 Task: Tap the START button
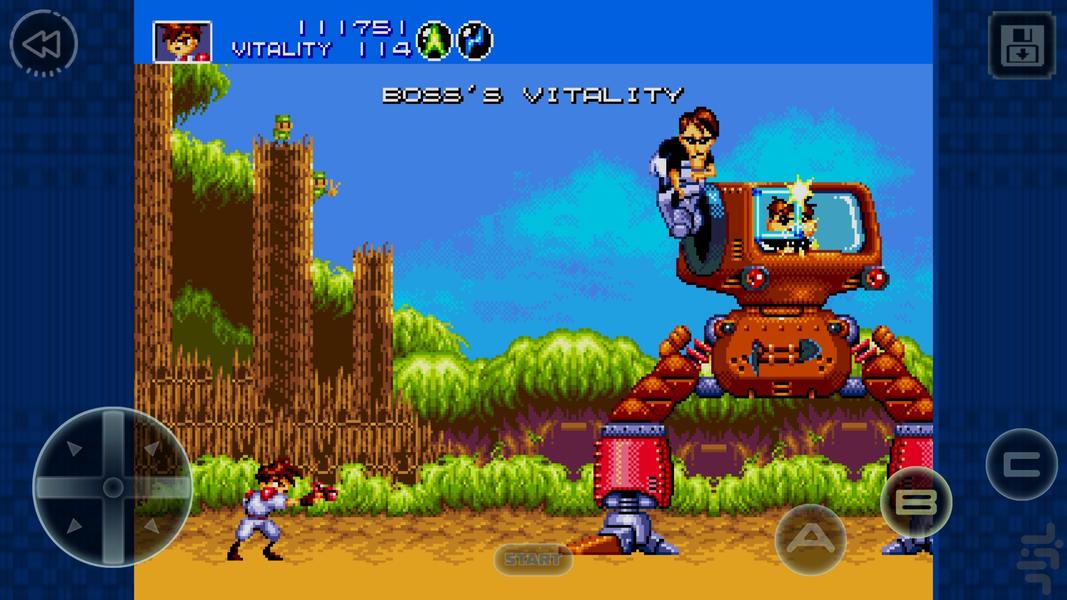coord(532,559)
